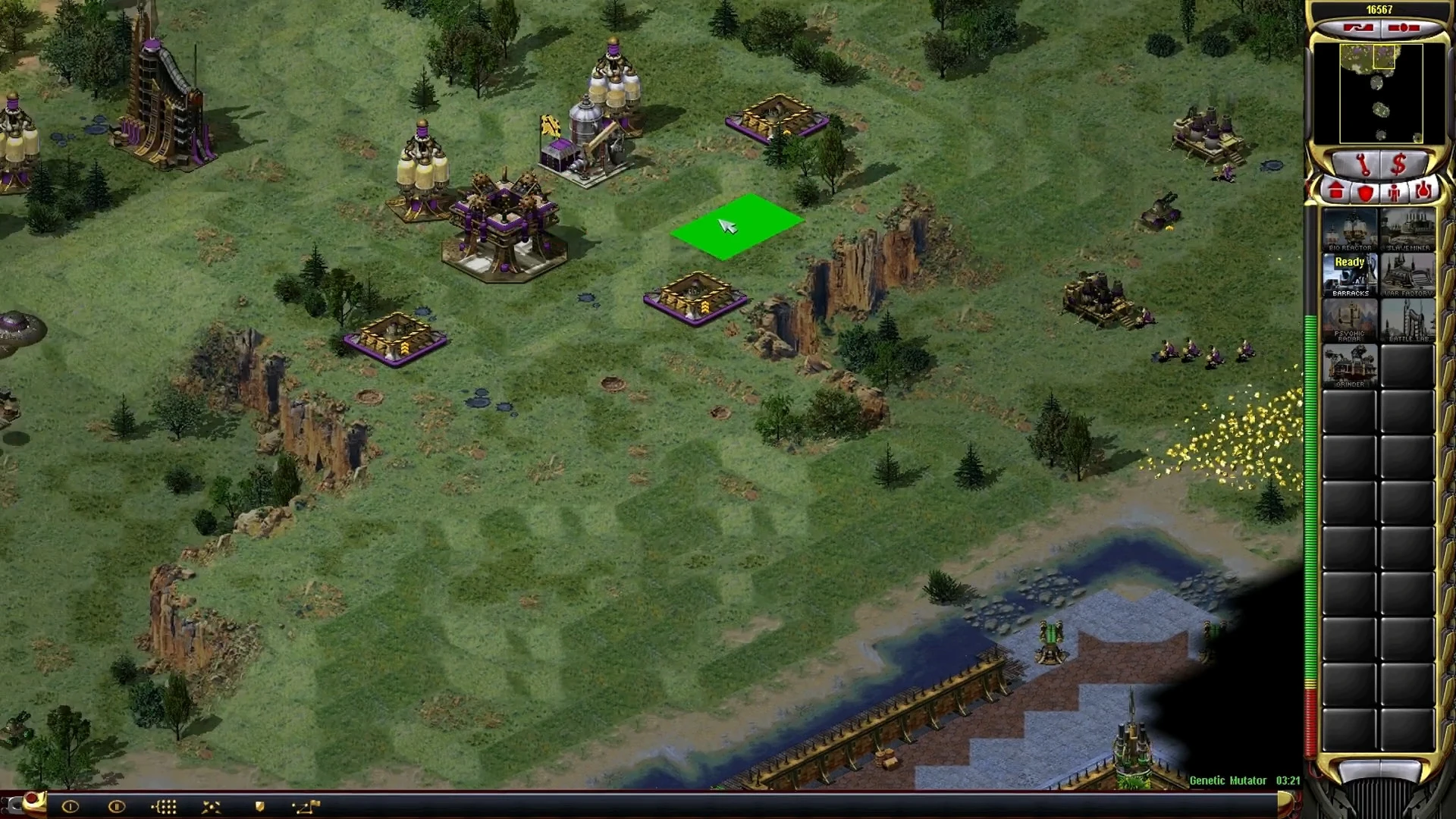Activate the deploy arrows command icon
1456x819 pixels.
coord(212,807)
